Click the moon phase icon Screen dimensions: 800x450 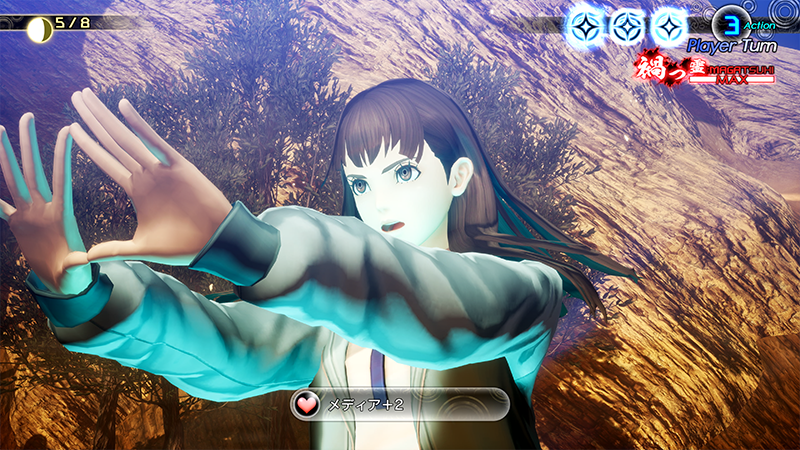[x=39, y=28]
